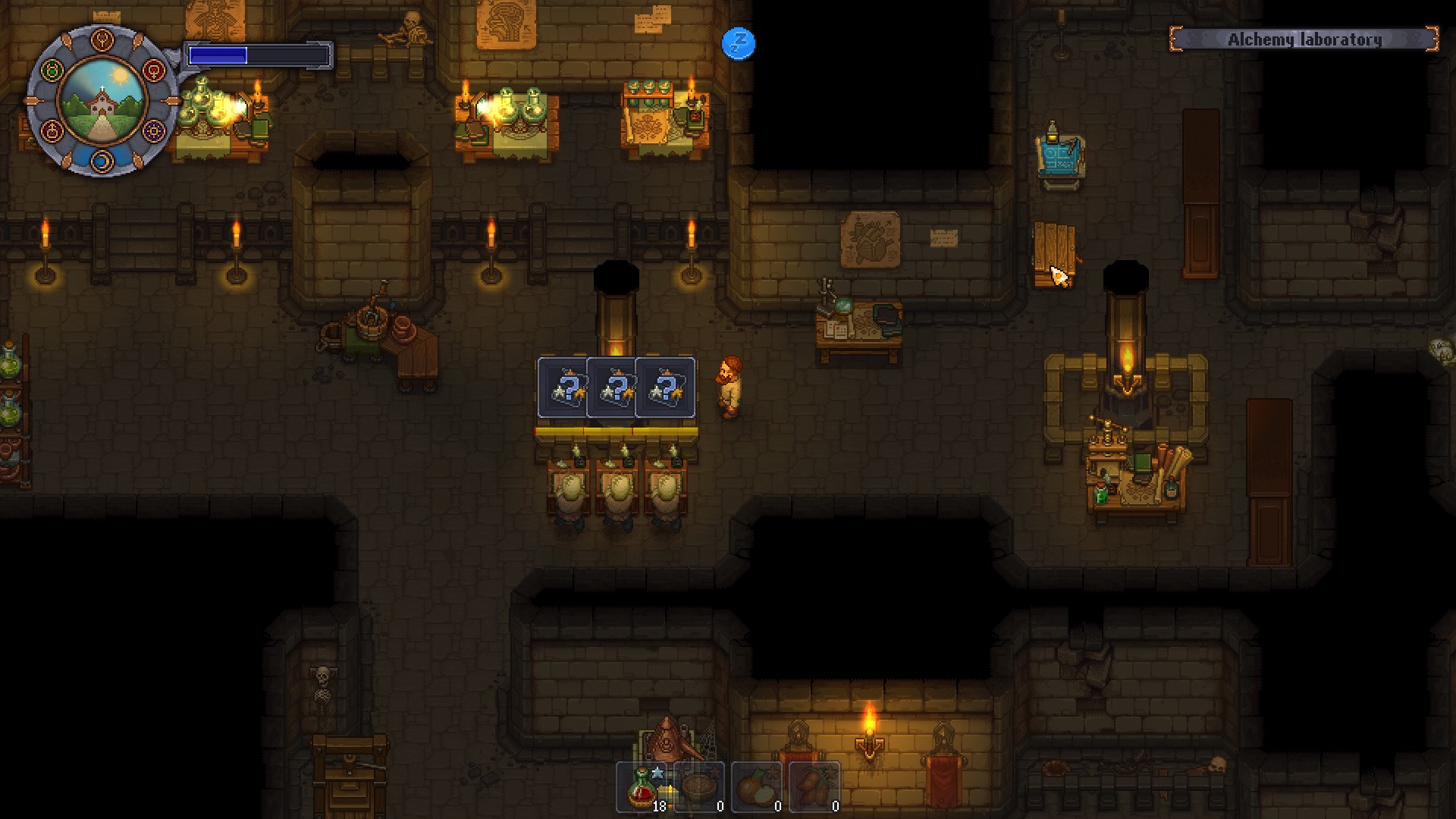Select the onion hotbar slot
This screenshot has height=819, width=1456.
pyautogui.click(x=757, y=787)
